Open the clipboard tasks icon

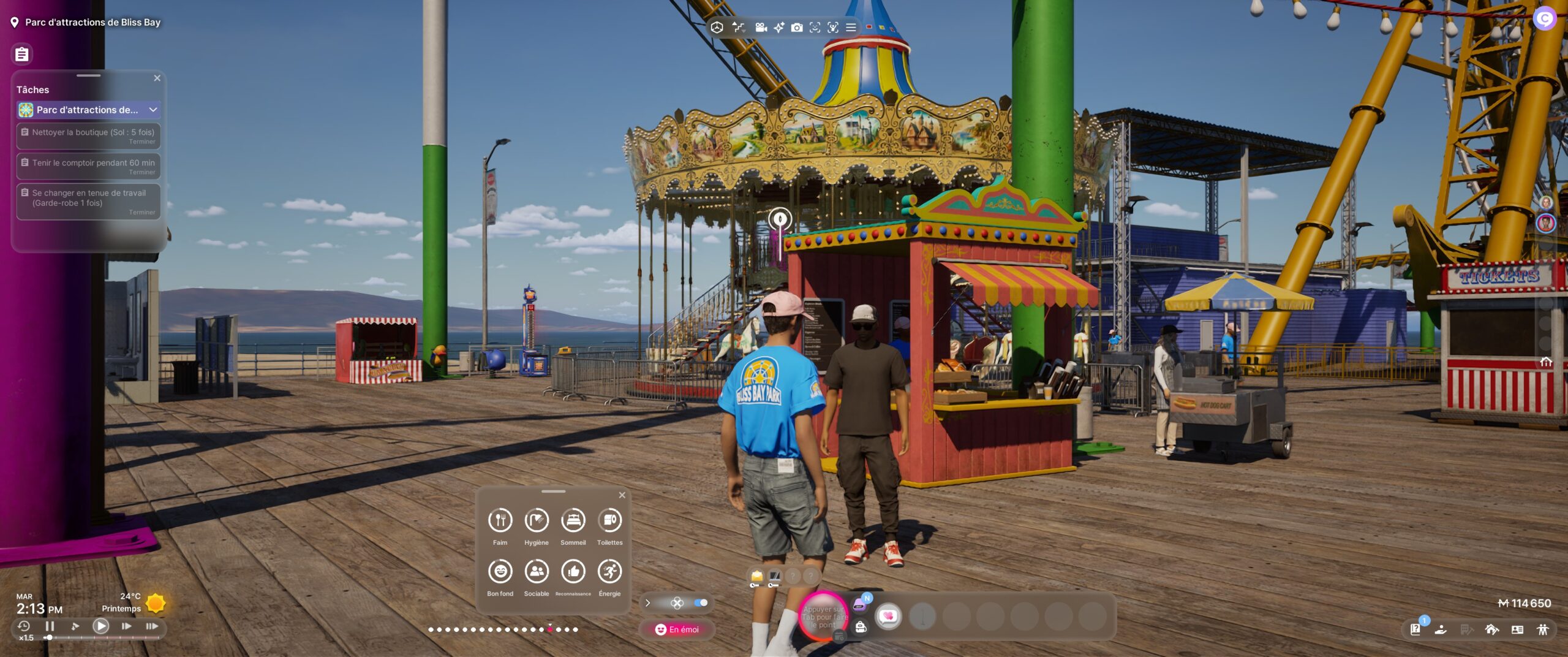[x=22, y=55]
